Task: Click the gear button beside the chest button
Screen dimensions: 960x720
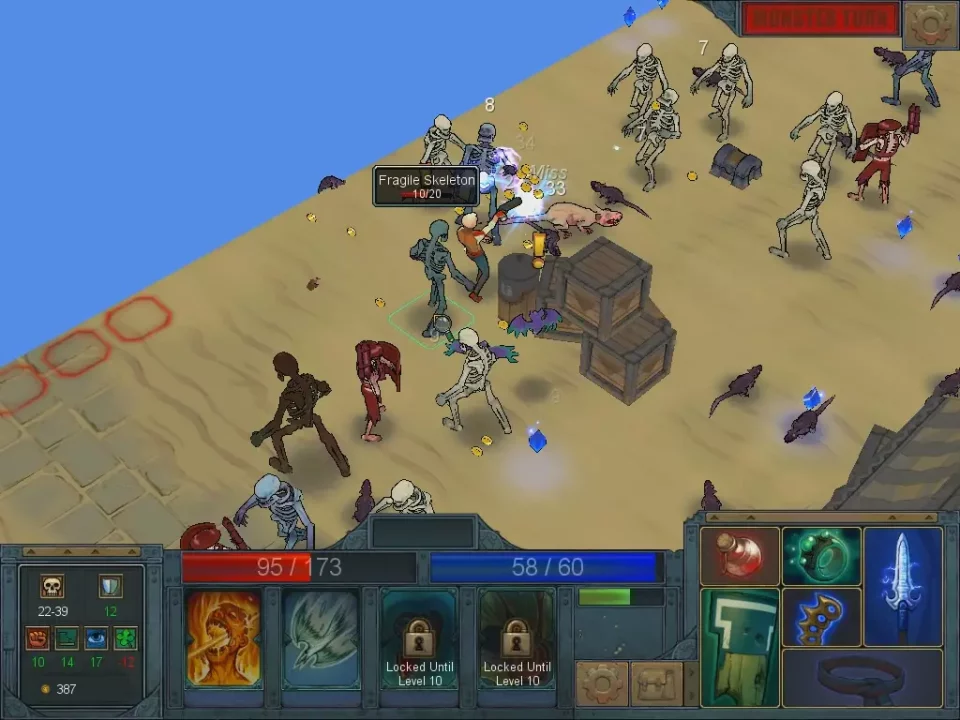Action: click(602, 684)
